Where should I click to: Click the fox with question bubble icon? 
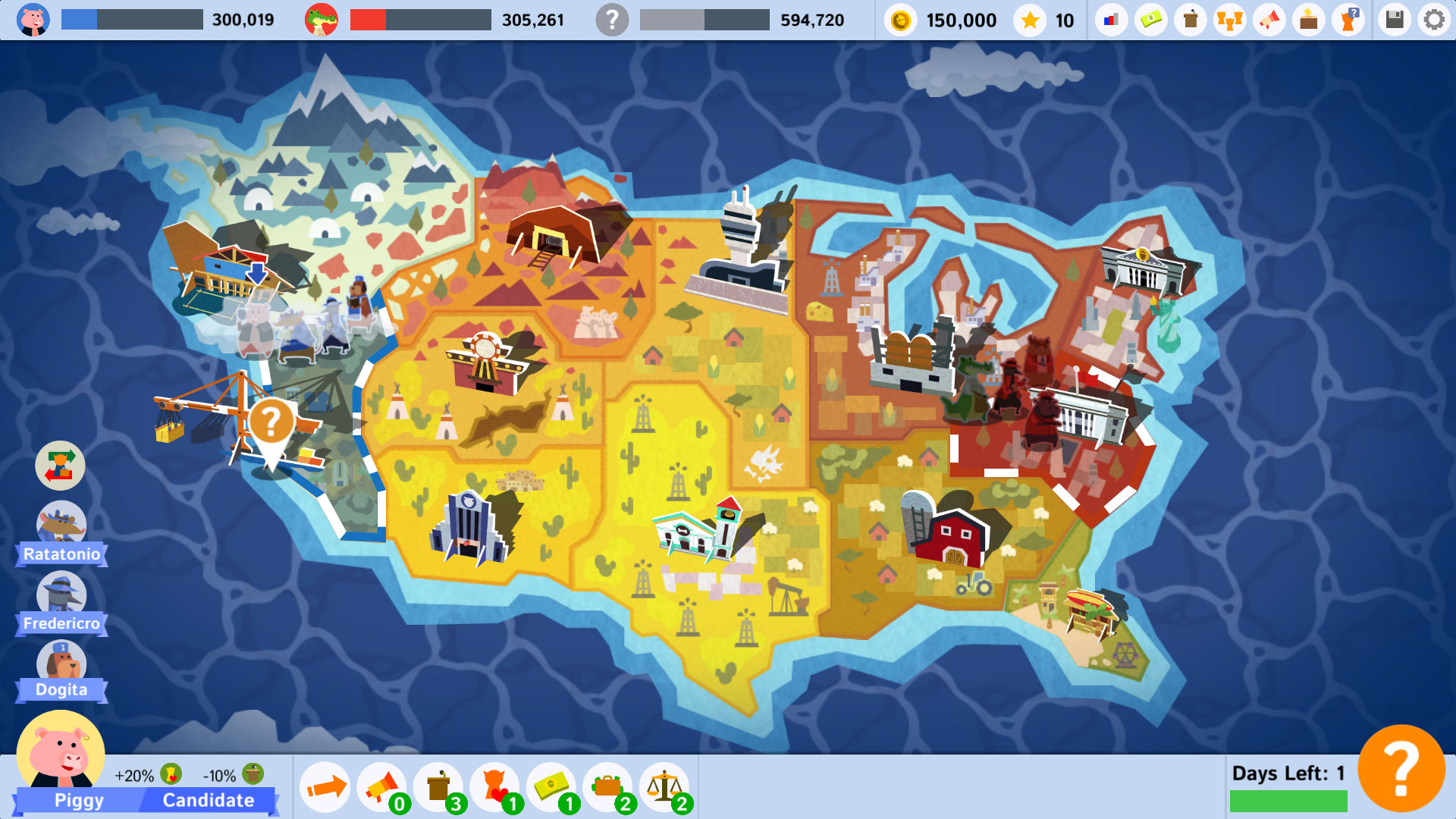[x=1348, y=20]
